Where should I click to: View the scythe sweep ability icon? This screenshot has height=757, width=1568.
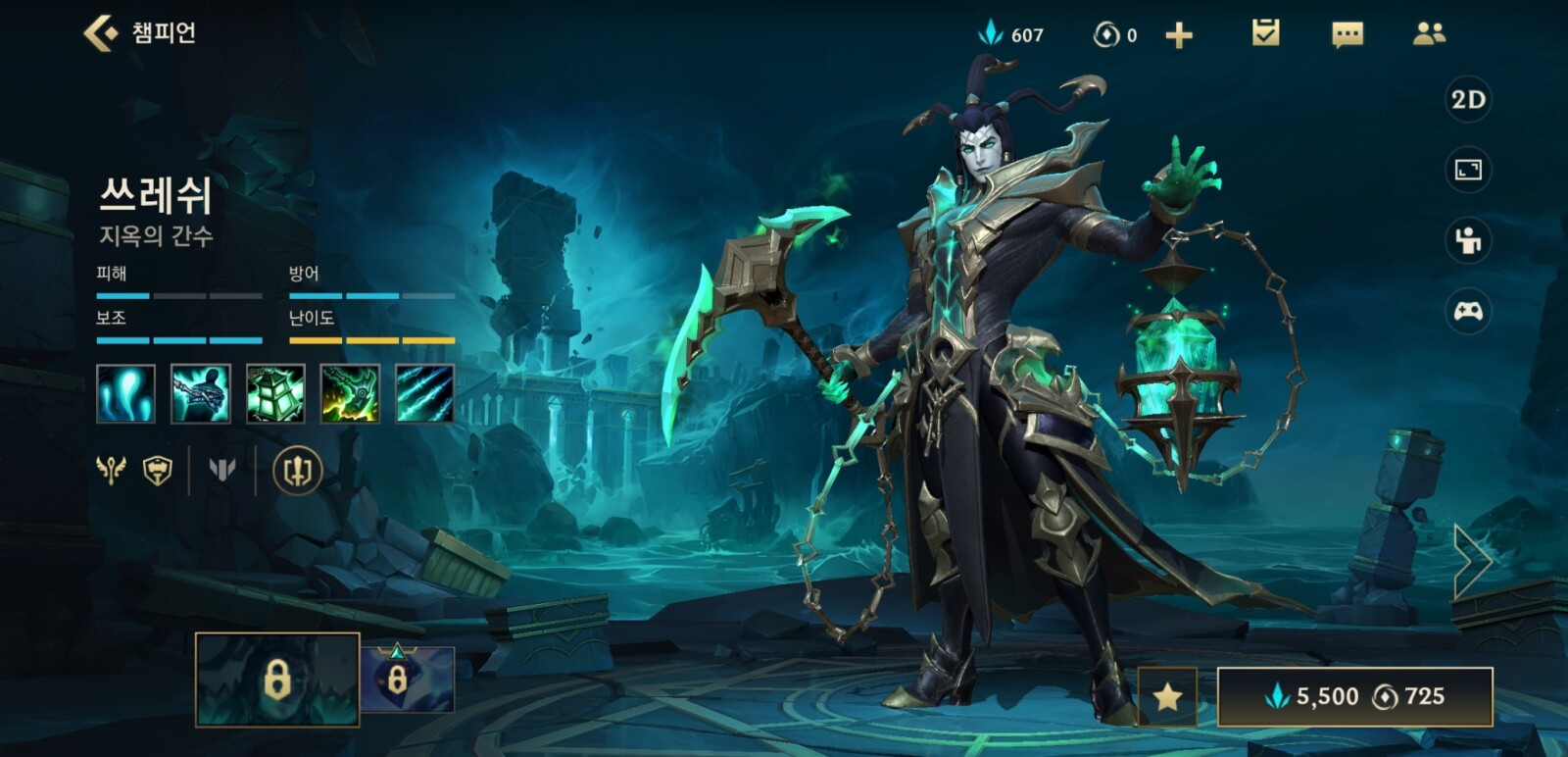coord(350,394)
